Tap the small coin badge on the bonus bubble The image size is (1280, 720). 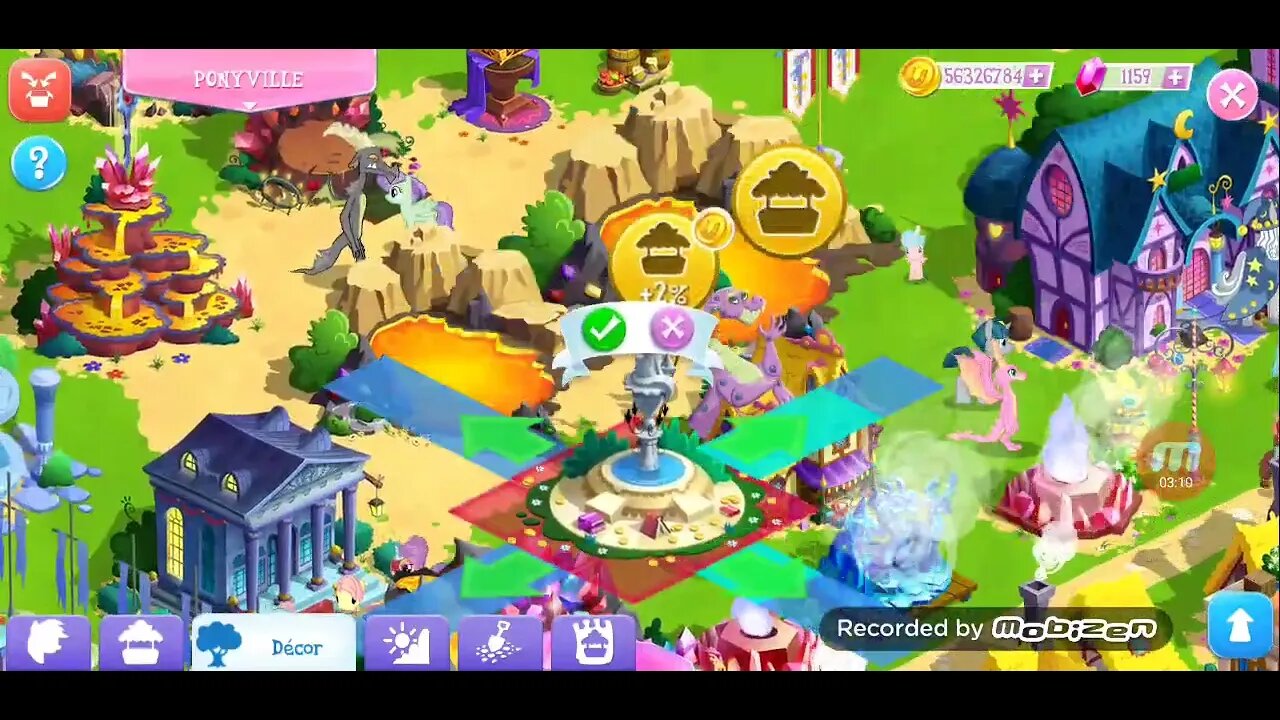click(716, 228)
